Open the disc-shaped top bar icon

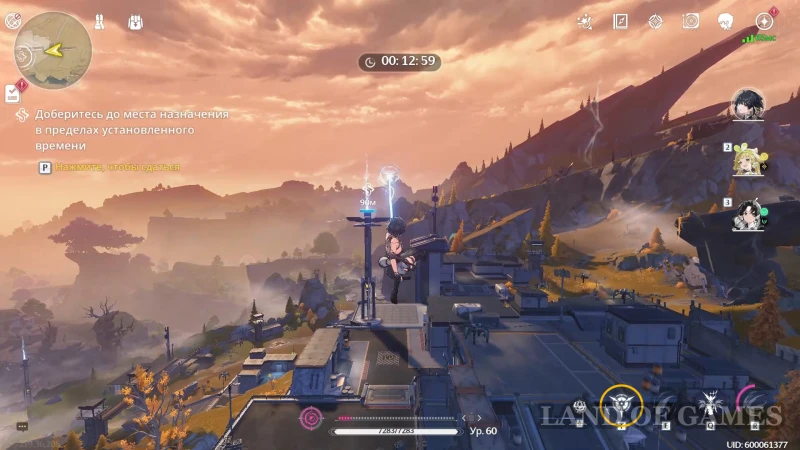[691, 21]
